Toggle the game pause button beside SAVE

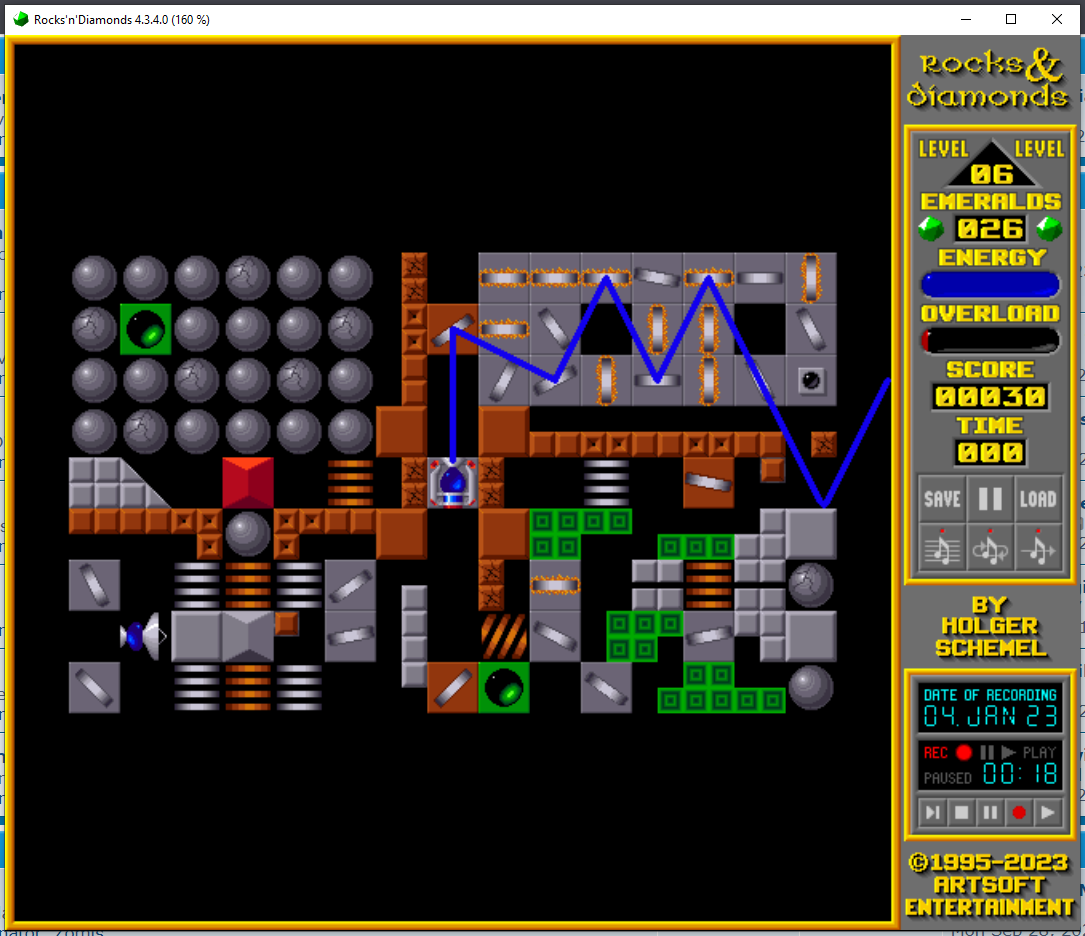pyautogui.click(x=990, y=499)
